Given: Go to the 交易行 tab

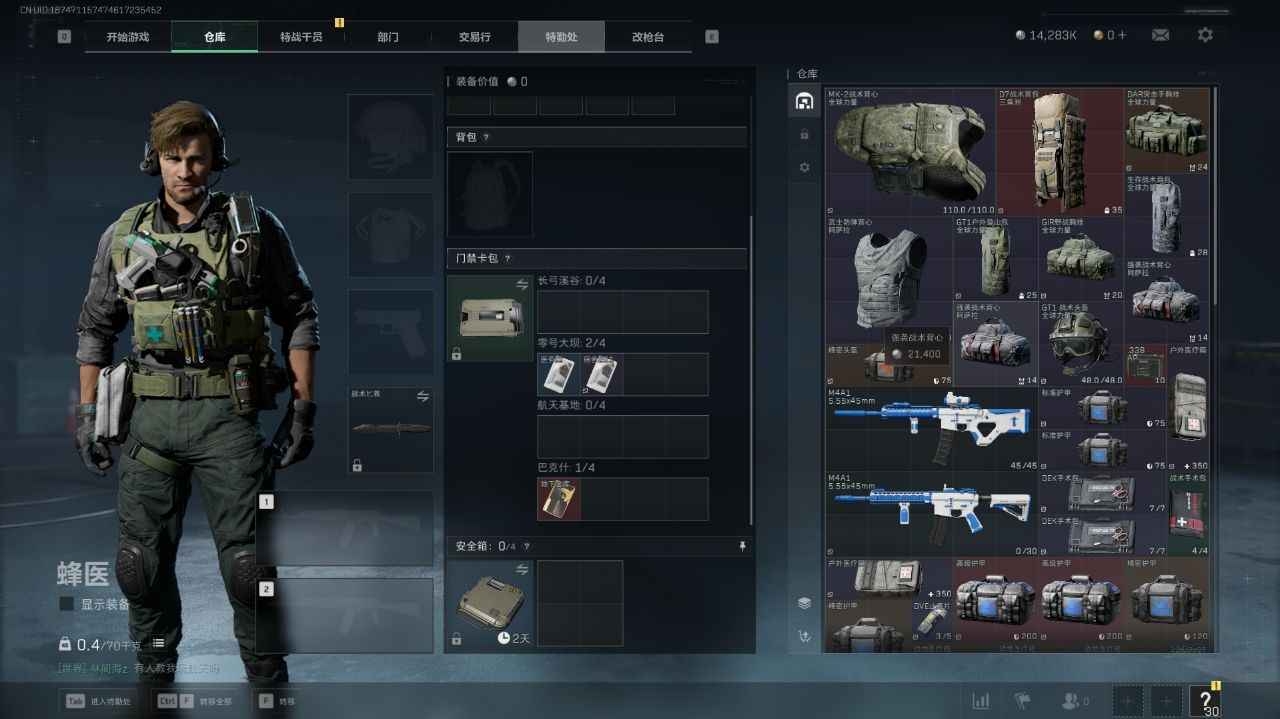Looking at the screenshot, I should [474, 37].
